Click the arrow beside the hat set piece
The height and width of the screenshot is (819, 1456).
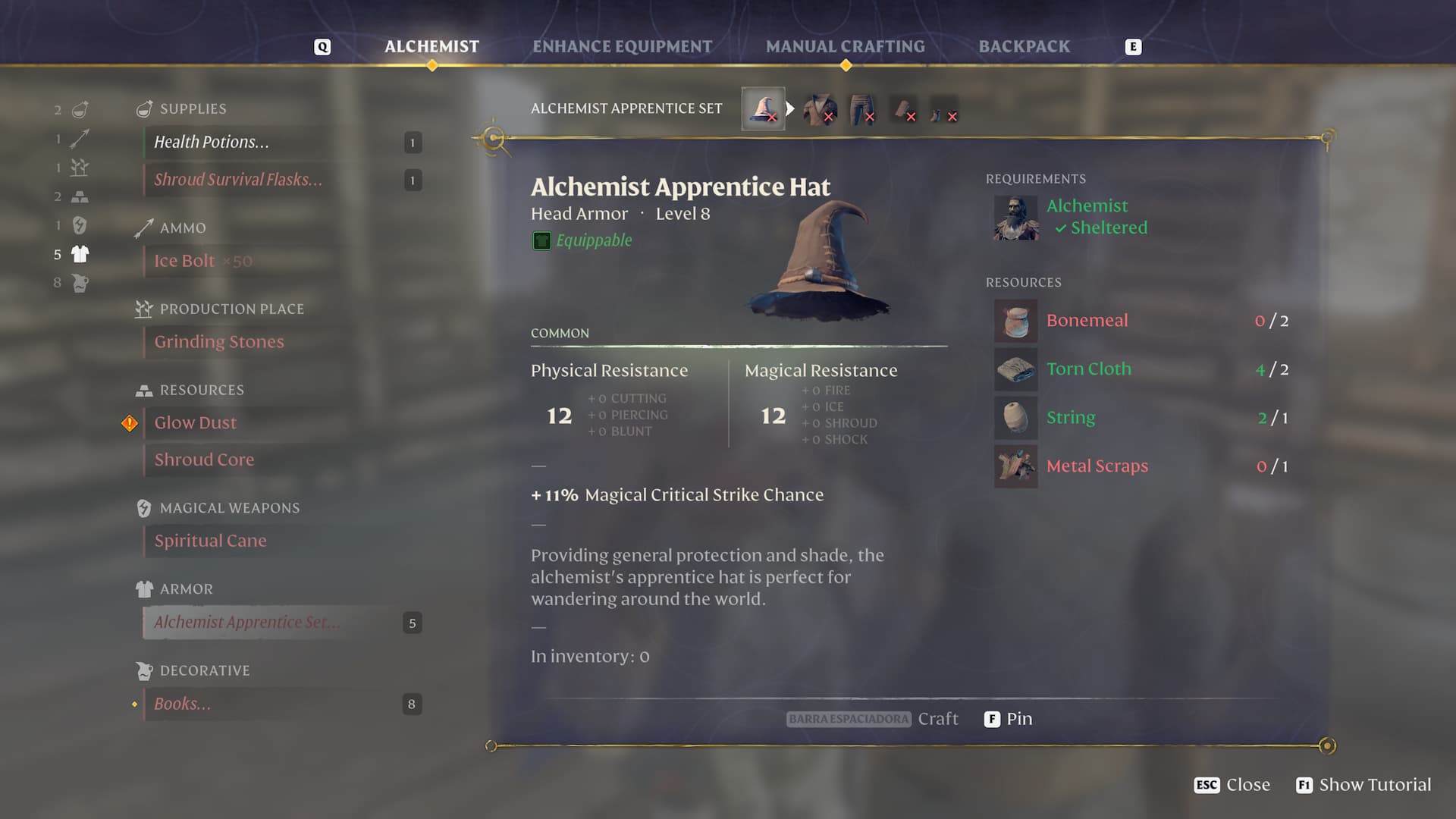tap(792, 108)
